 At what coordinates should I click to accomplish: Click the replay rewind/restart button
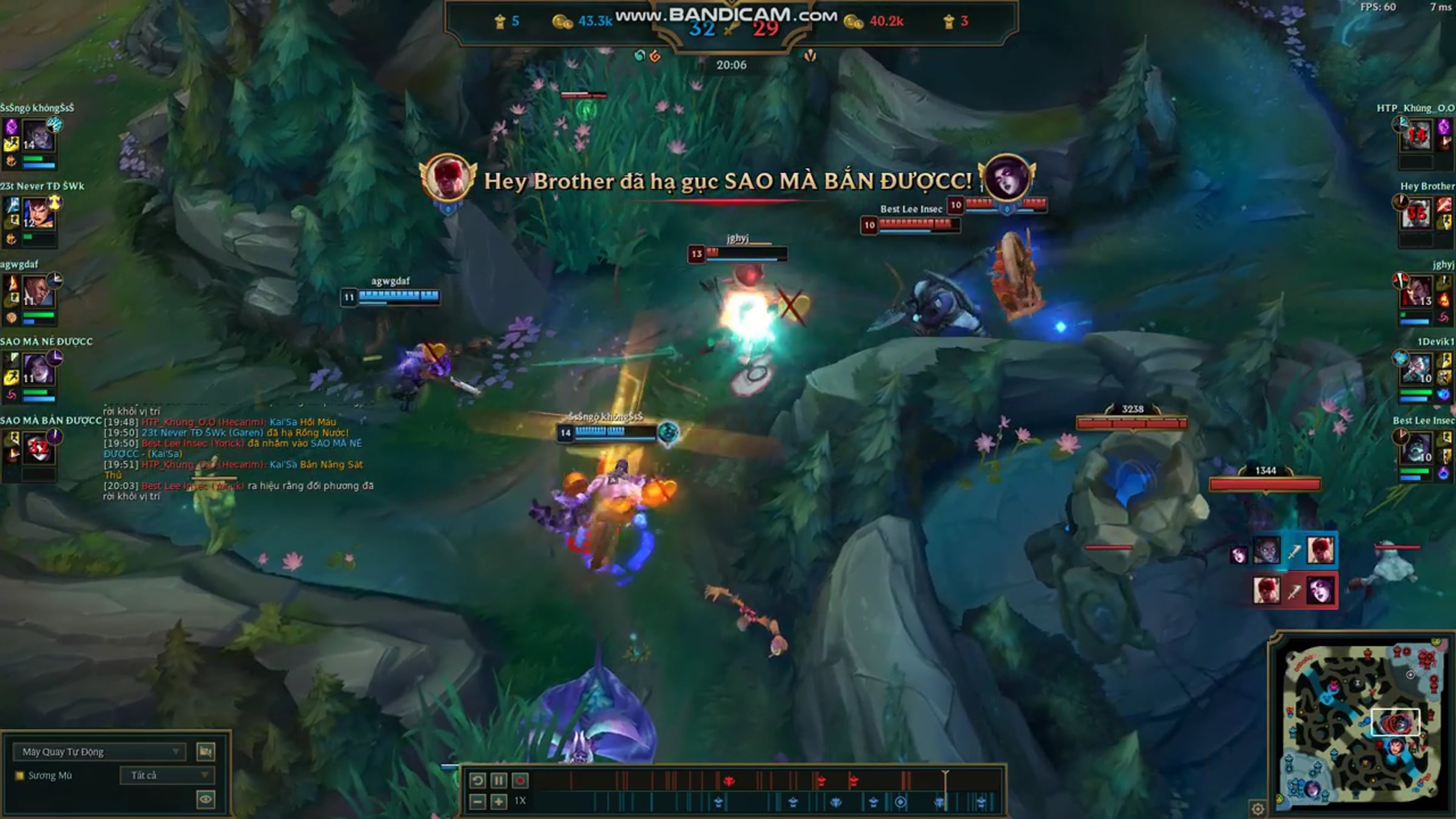(477, 781)
